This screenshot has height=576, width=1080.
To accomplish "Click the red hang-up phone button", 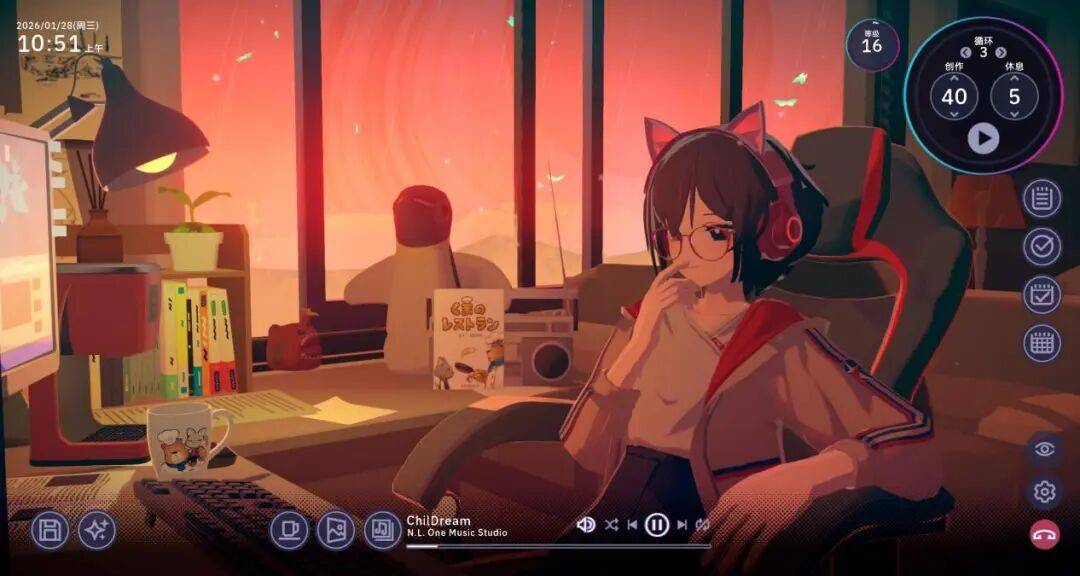I will click(x=1045, y=535).
